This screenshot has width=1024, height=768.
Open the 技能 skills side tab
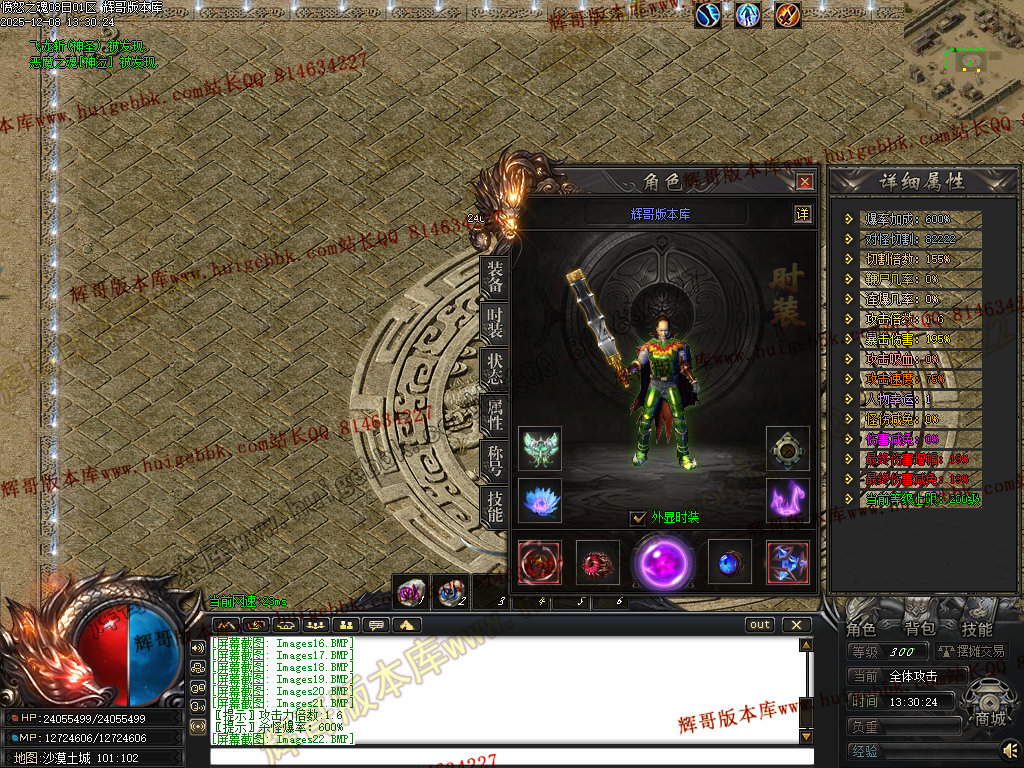(494, 507)
